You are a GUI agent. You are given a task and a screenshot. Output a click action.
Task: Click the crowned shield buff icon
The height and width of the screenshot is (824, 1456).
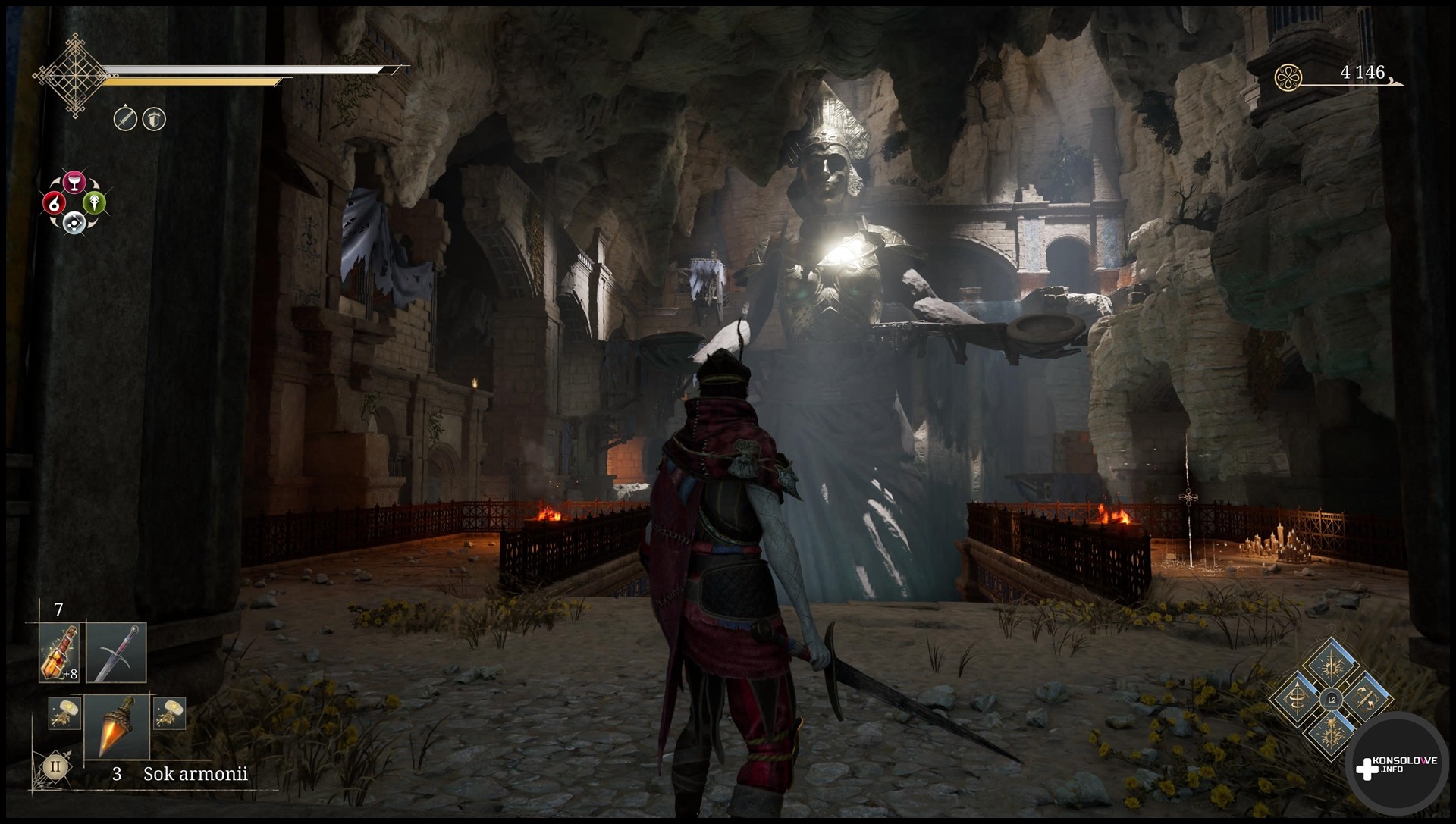[154, 119]
